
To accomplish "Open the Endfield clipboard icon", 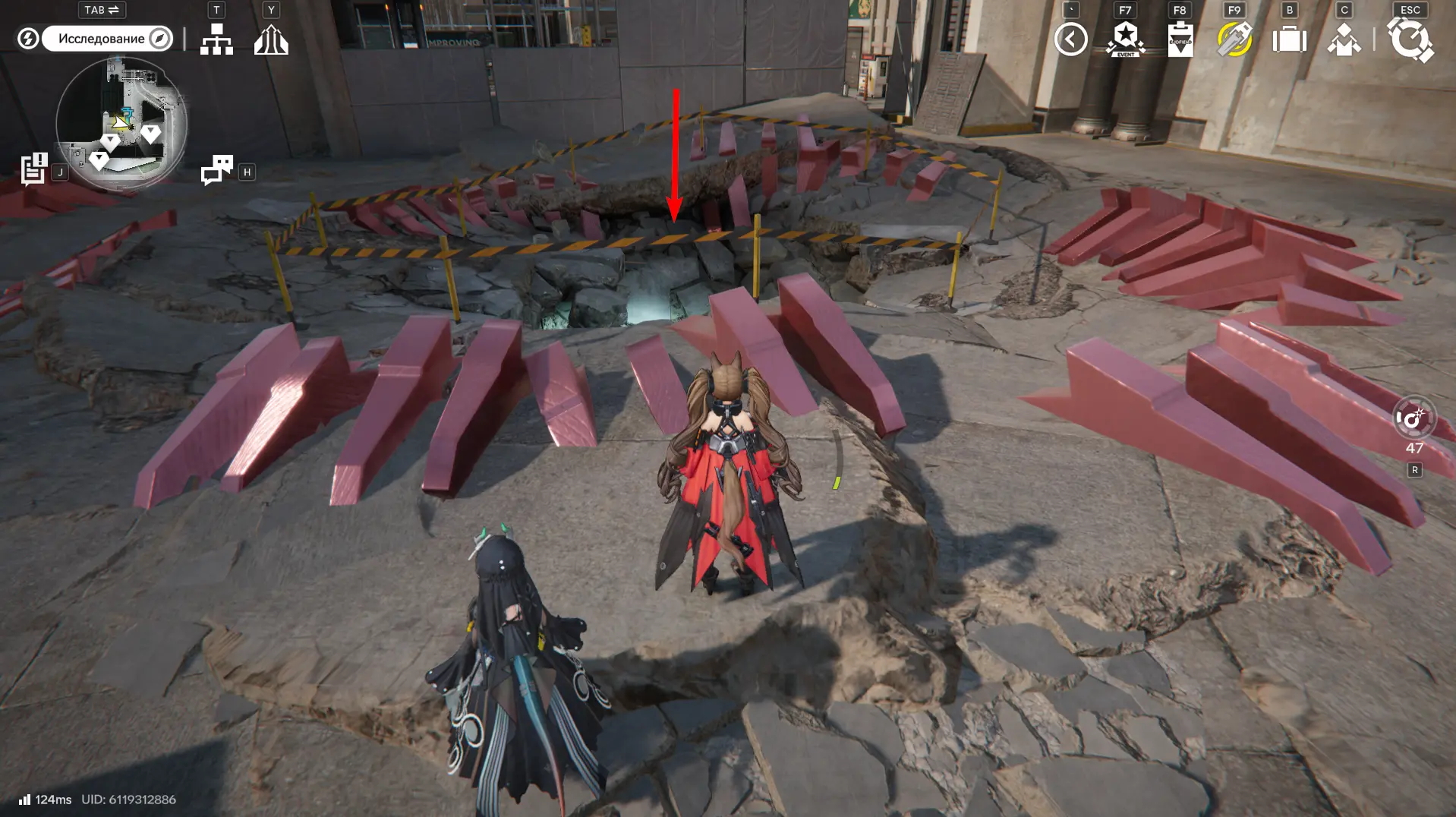I will tap(1180, 39).
